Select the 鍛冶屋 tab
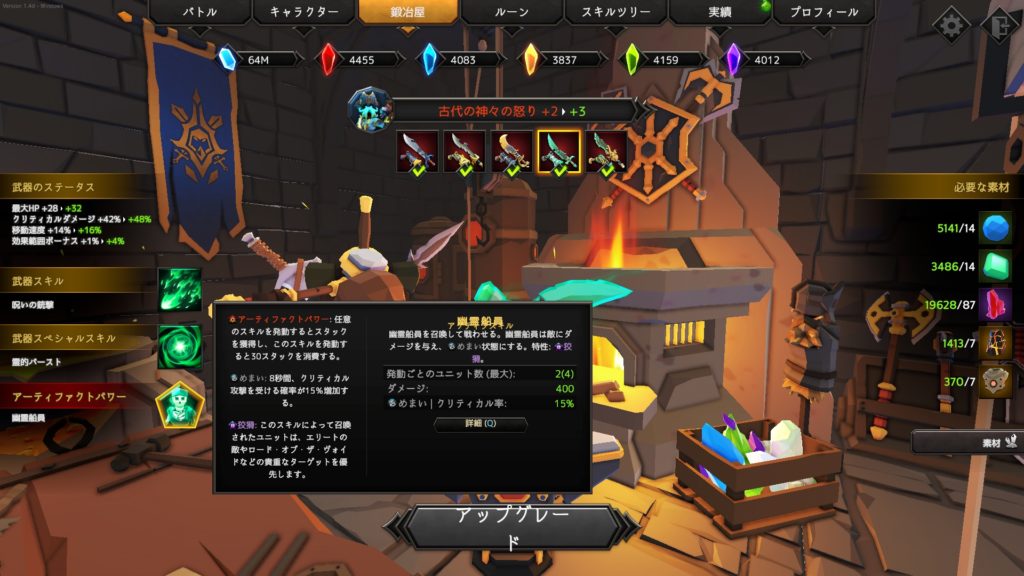 pyautogui.click(x=410, y=13)
